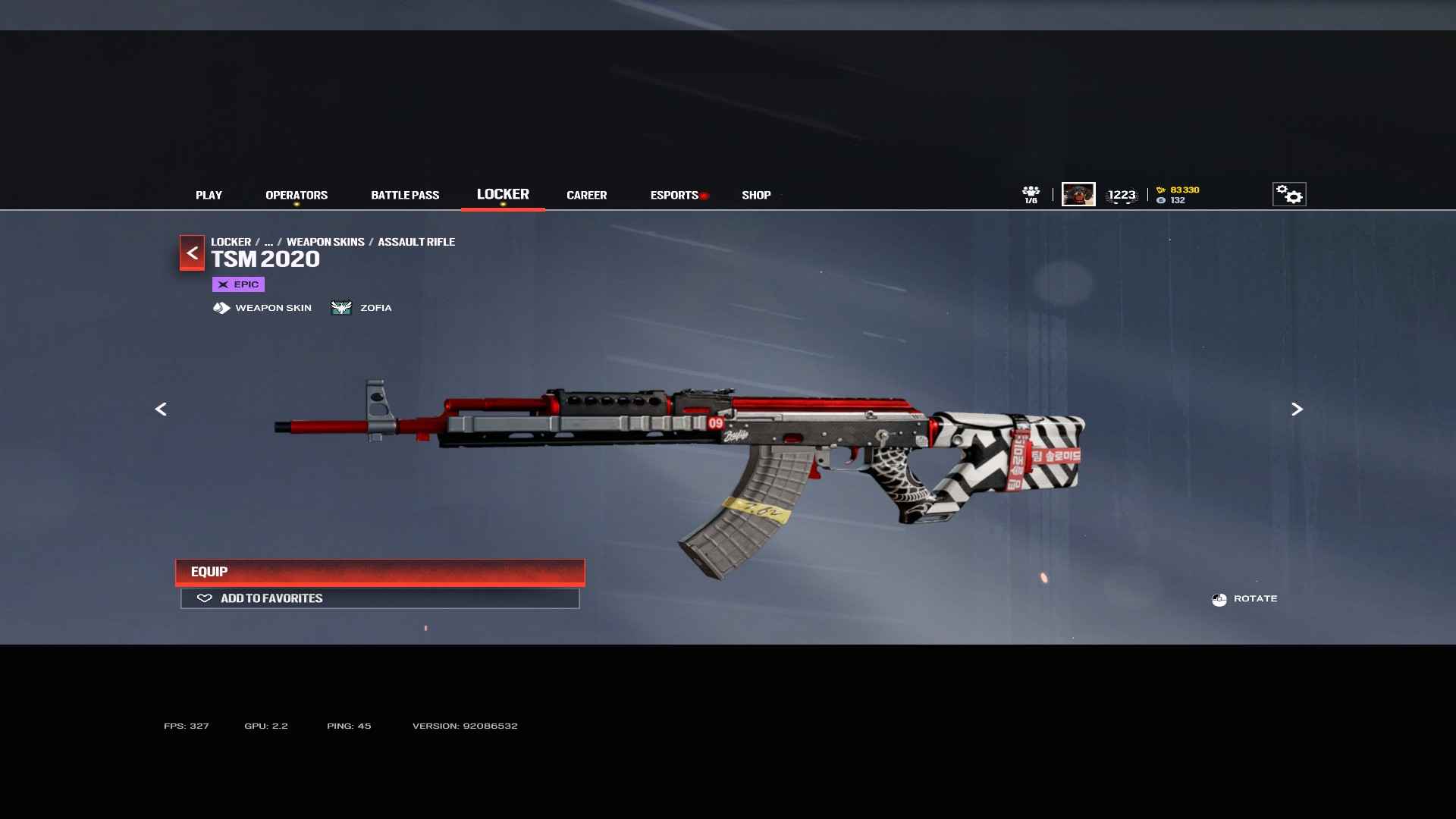The width and height of the screenshot is (1456, 819).
Task: Go to the Battle Pass tab
Action: [x=405, y=195]
